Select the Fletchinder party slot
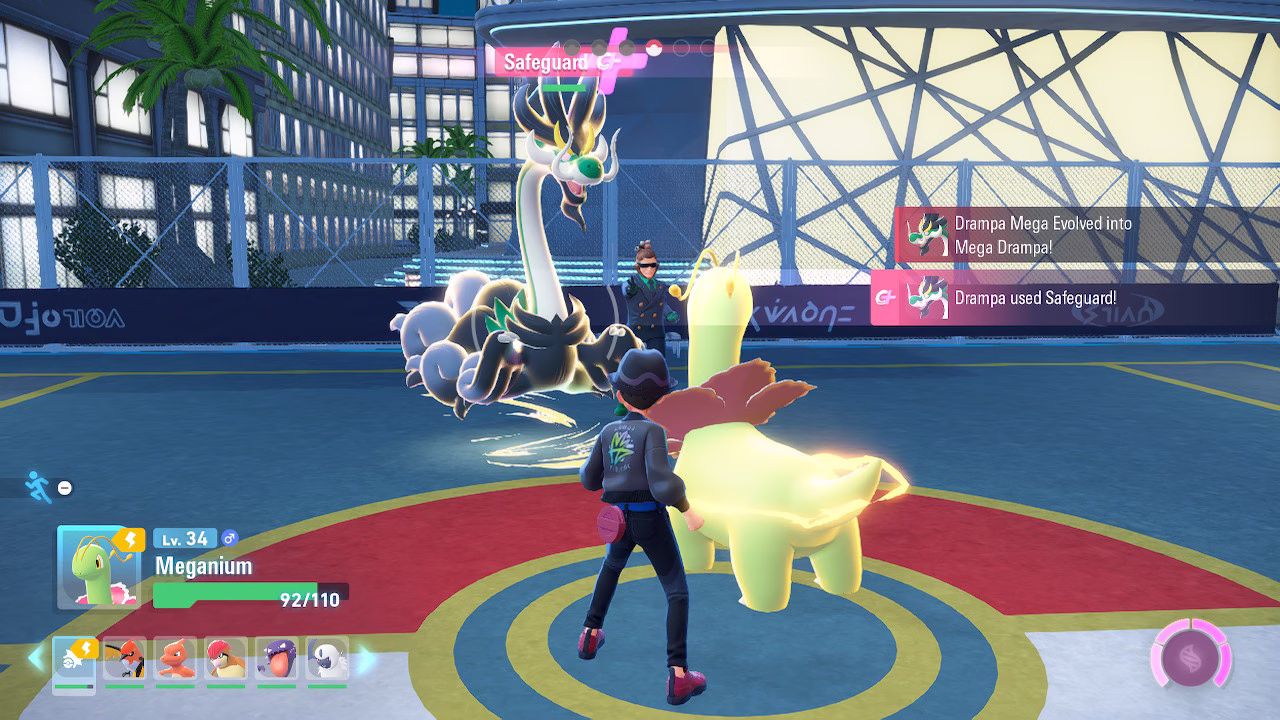This screenshot has height=720, width=1280. [x=124, y=659]
